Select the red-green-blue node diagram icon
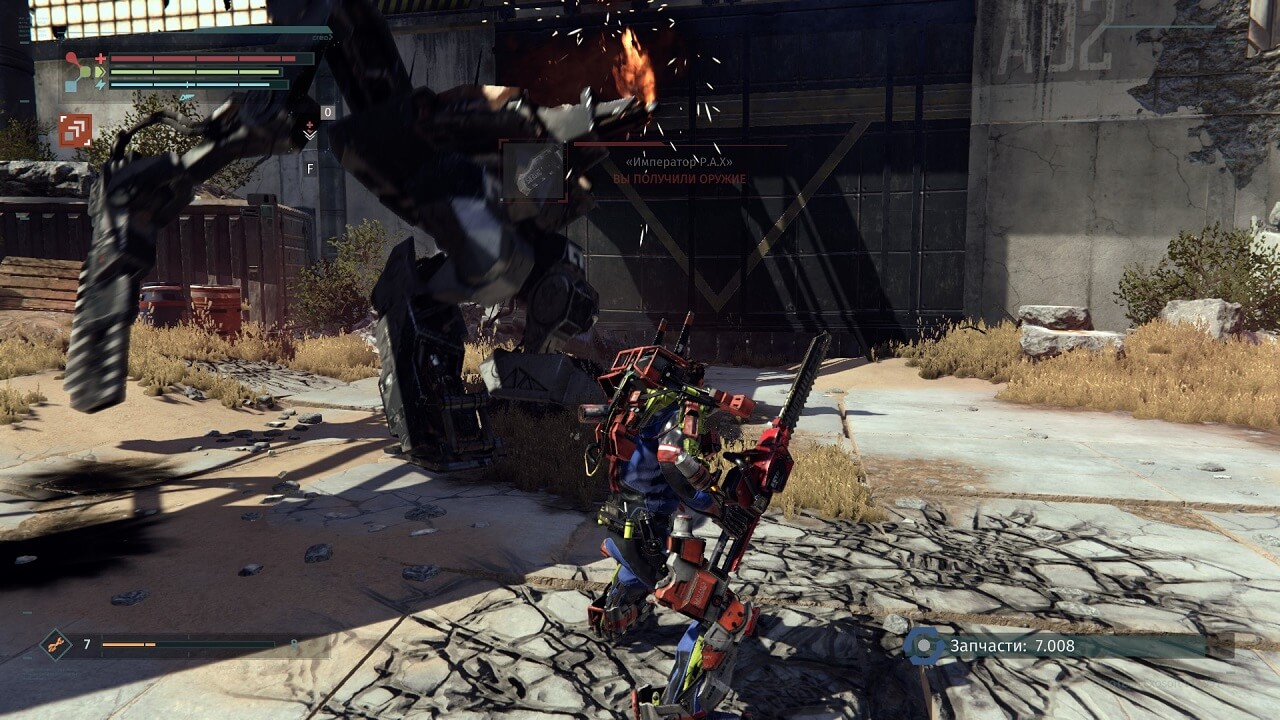The width and height of the screenshot is (1280, 720). click(x=78, y=72)
